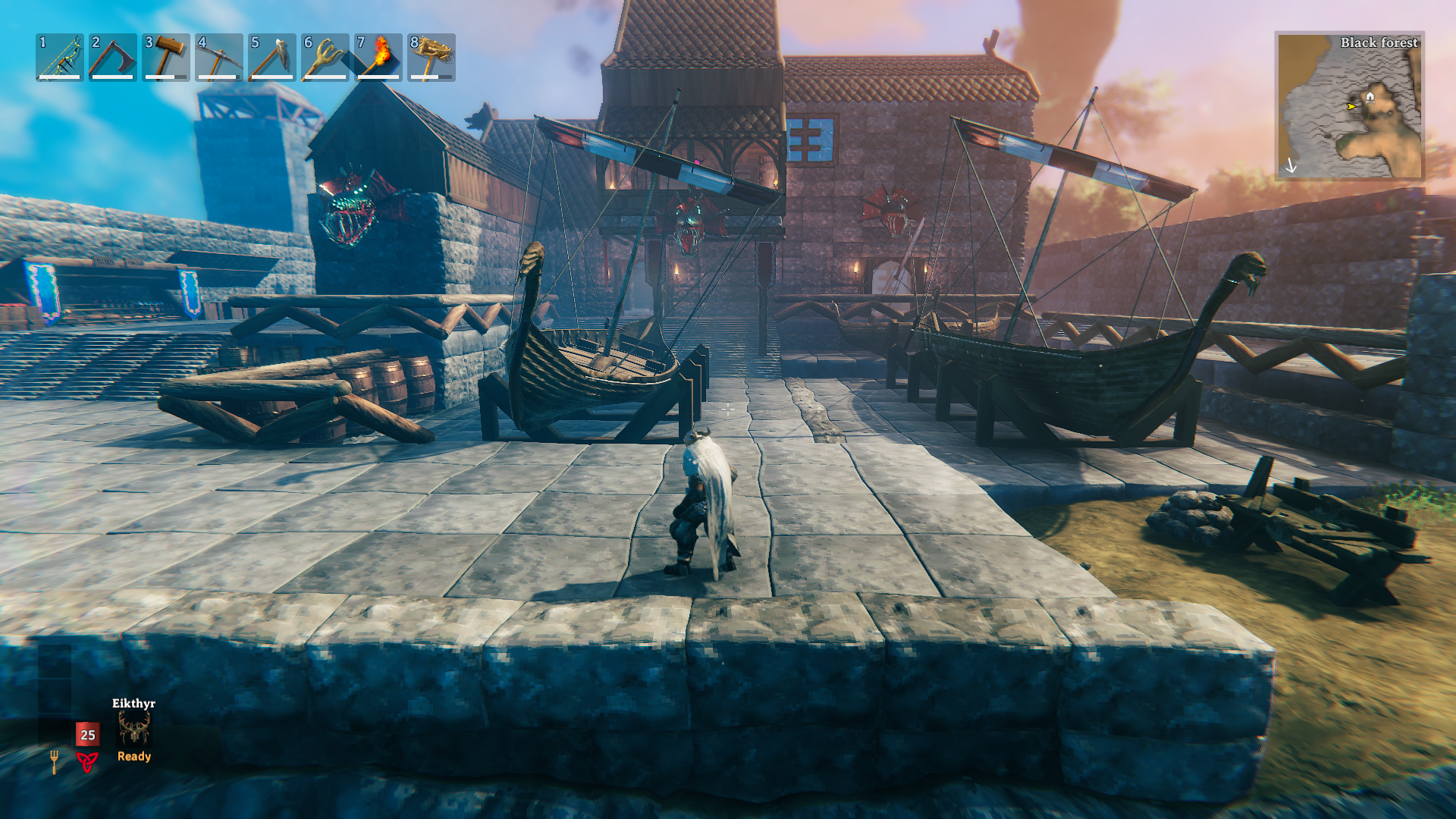The width and height of the screenshot is (1456, 819).
Task: Pick the golden cultivator in slot 6
Action: pos(325,57)
